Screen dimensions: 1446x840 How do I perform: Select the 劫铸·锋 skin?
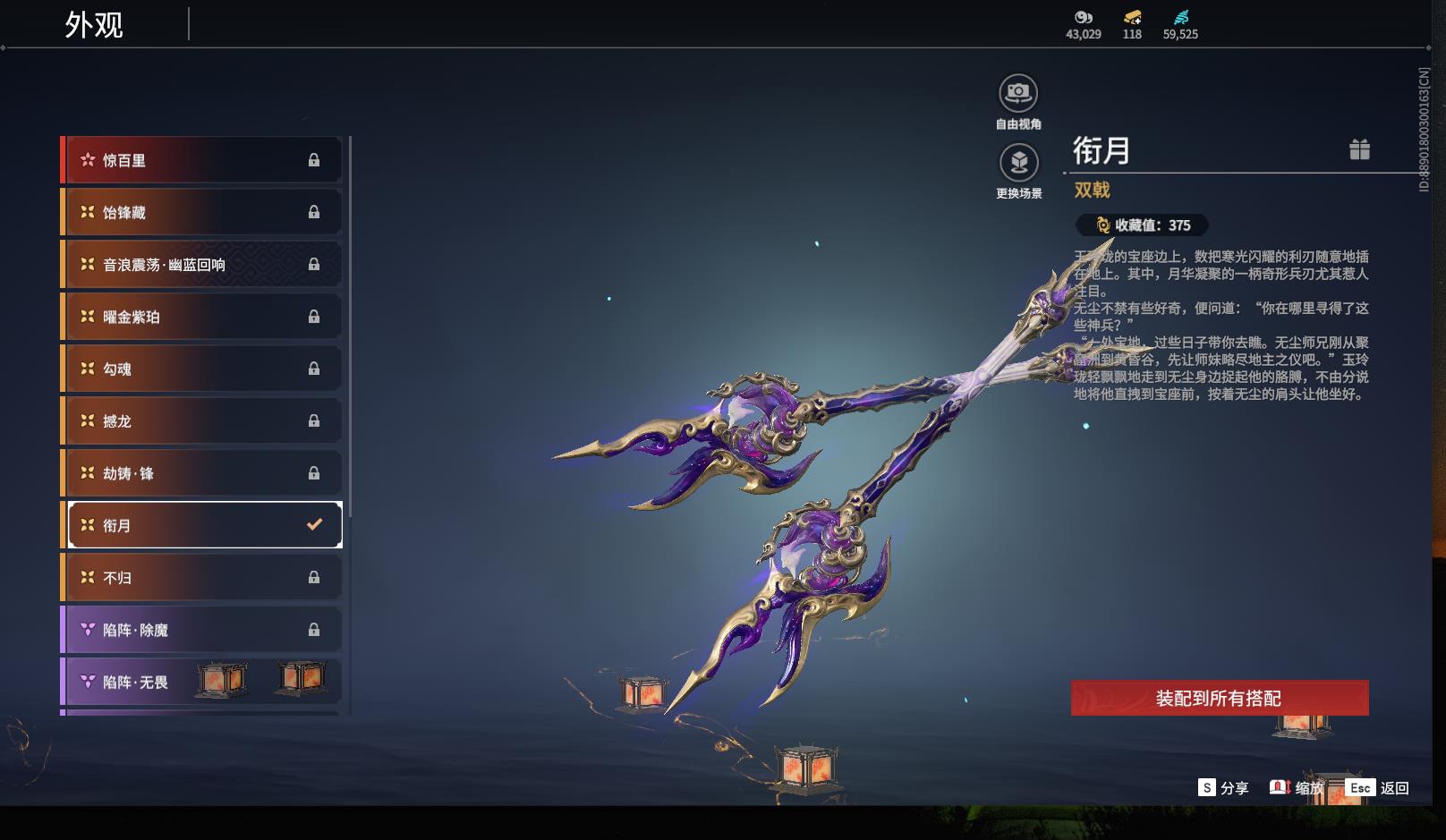tap(201, 473)
